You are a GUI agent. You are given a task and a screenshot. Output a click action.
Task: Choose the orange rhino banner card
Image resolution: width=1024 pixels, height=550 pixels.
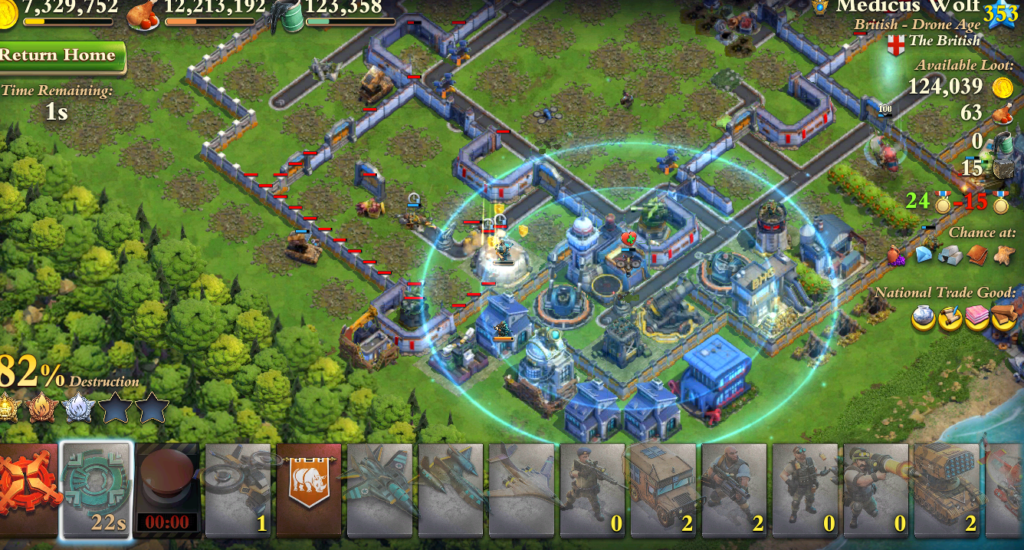(x=309, y=491)
